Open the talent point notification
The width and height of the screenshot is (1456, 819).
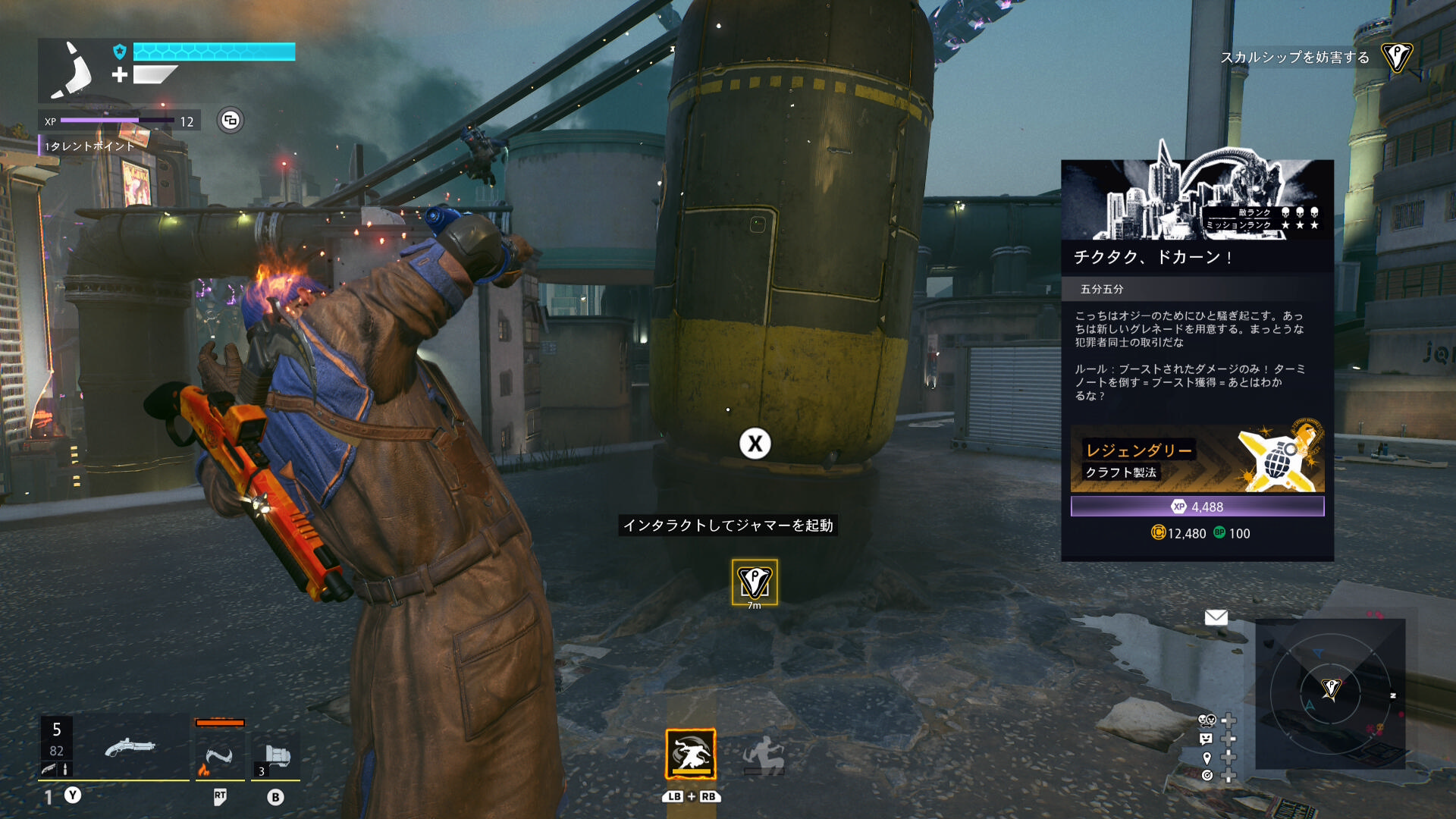89,146
